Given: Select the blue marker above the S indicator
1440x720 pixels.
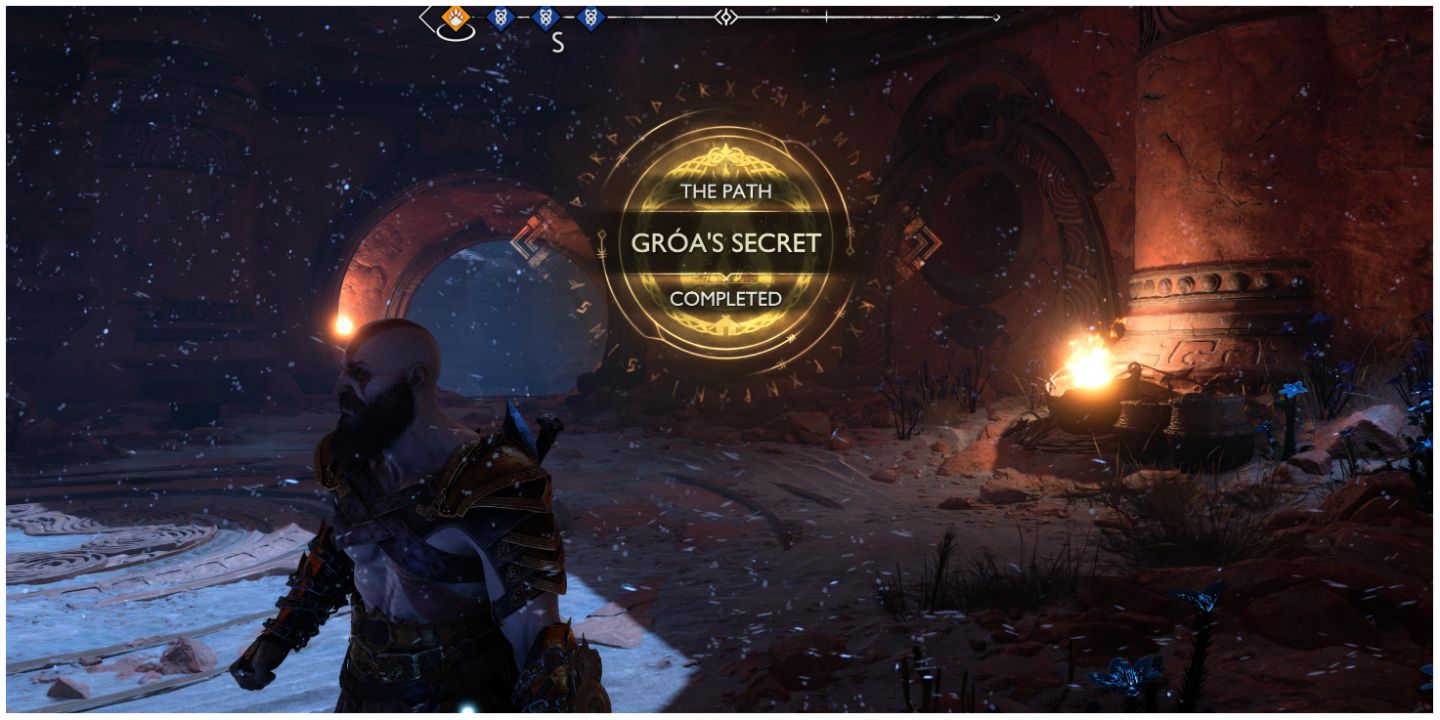Looking at the screenshot, I should pos(545,16).
